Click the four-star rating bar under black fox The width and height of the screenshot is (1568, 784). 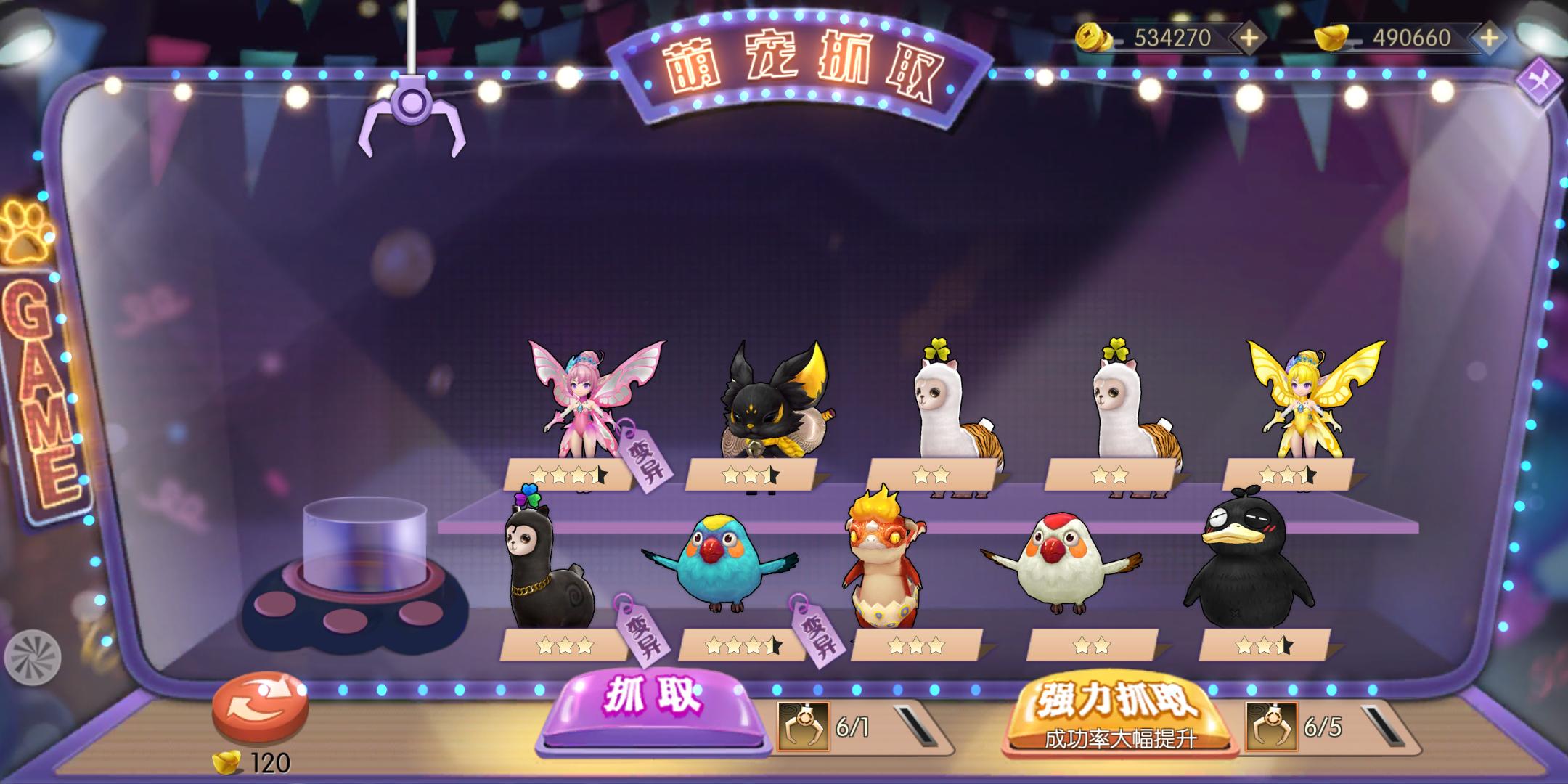coord(753,474)
